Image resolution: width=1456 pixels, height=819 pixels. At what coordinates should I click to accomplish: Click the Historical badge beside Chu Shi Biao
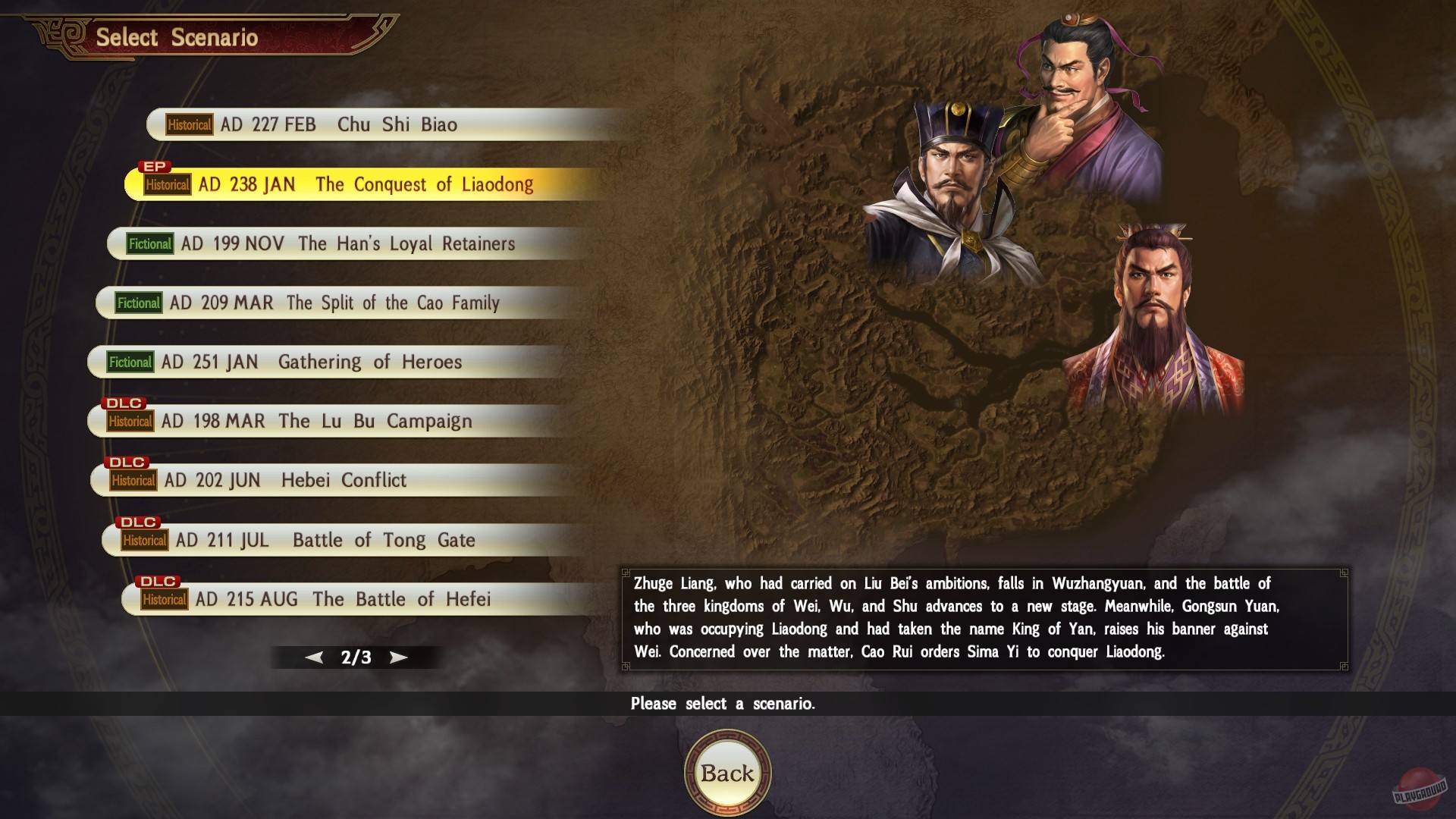pos(189,124)
